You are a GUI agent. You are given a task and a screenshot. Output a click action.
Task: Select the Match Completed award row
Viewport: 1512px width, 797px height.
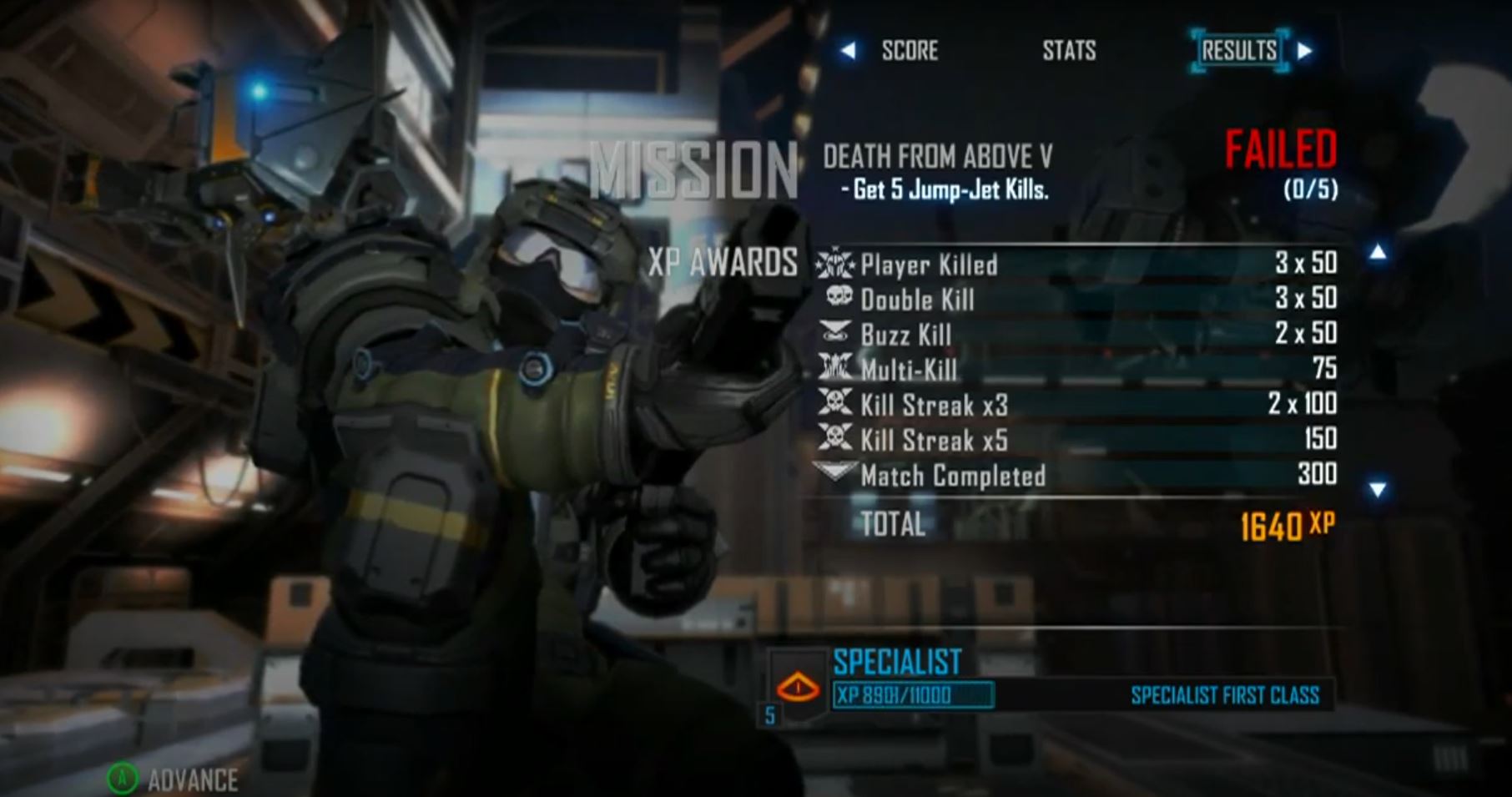coord(1076,475)
